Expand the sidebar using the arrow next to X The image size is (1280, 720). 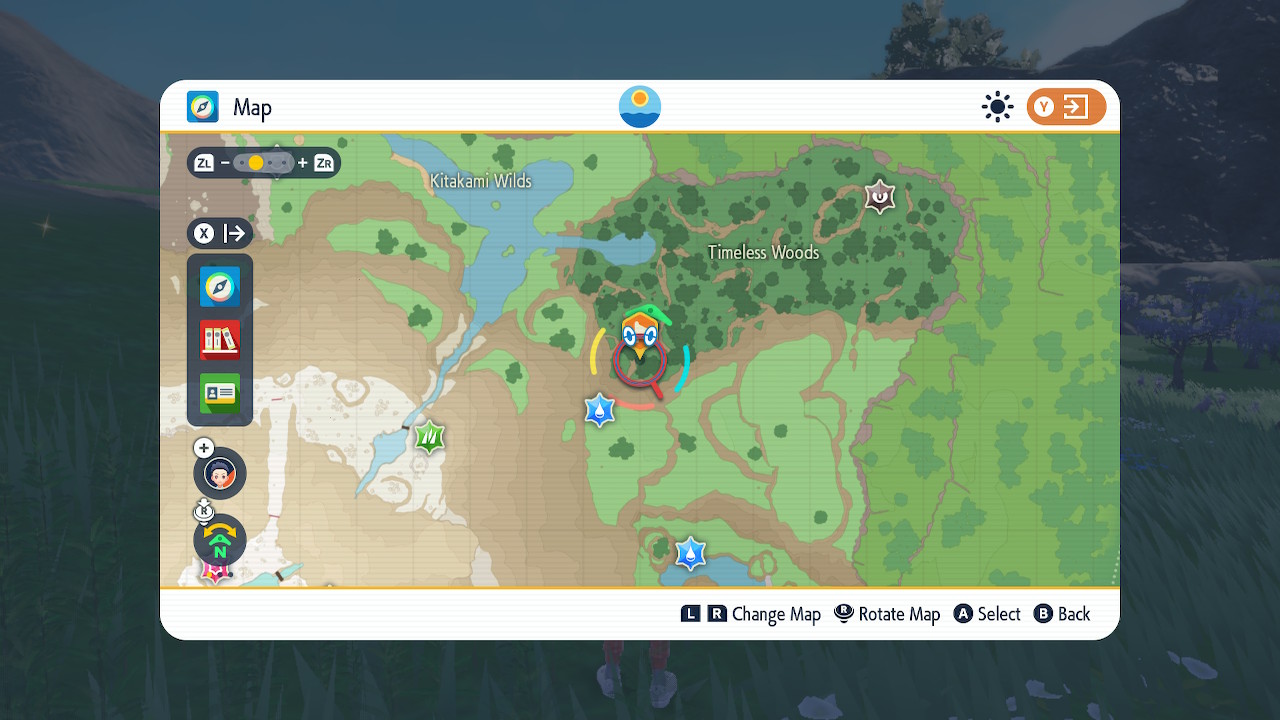pos(233,233)
